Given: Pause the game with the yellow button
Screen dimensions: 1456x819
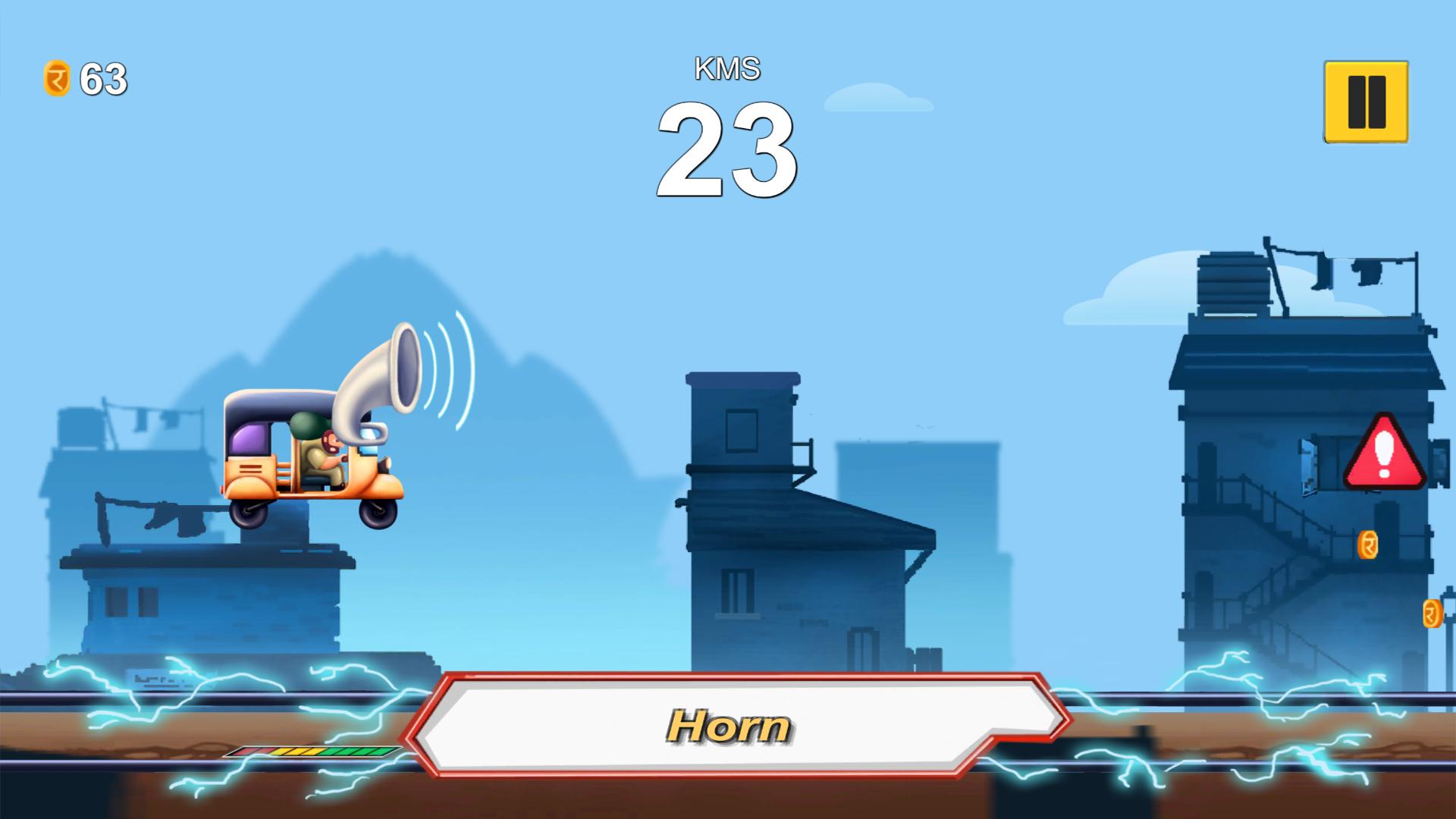Looking at the screenshot, I should pos(1366,102).
